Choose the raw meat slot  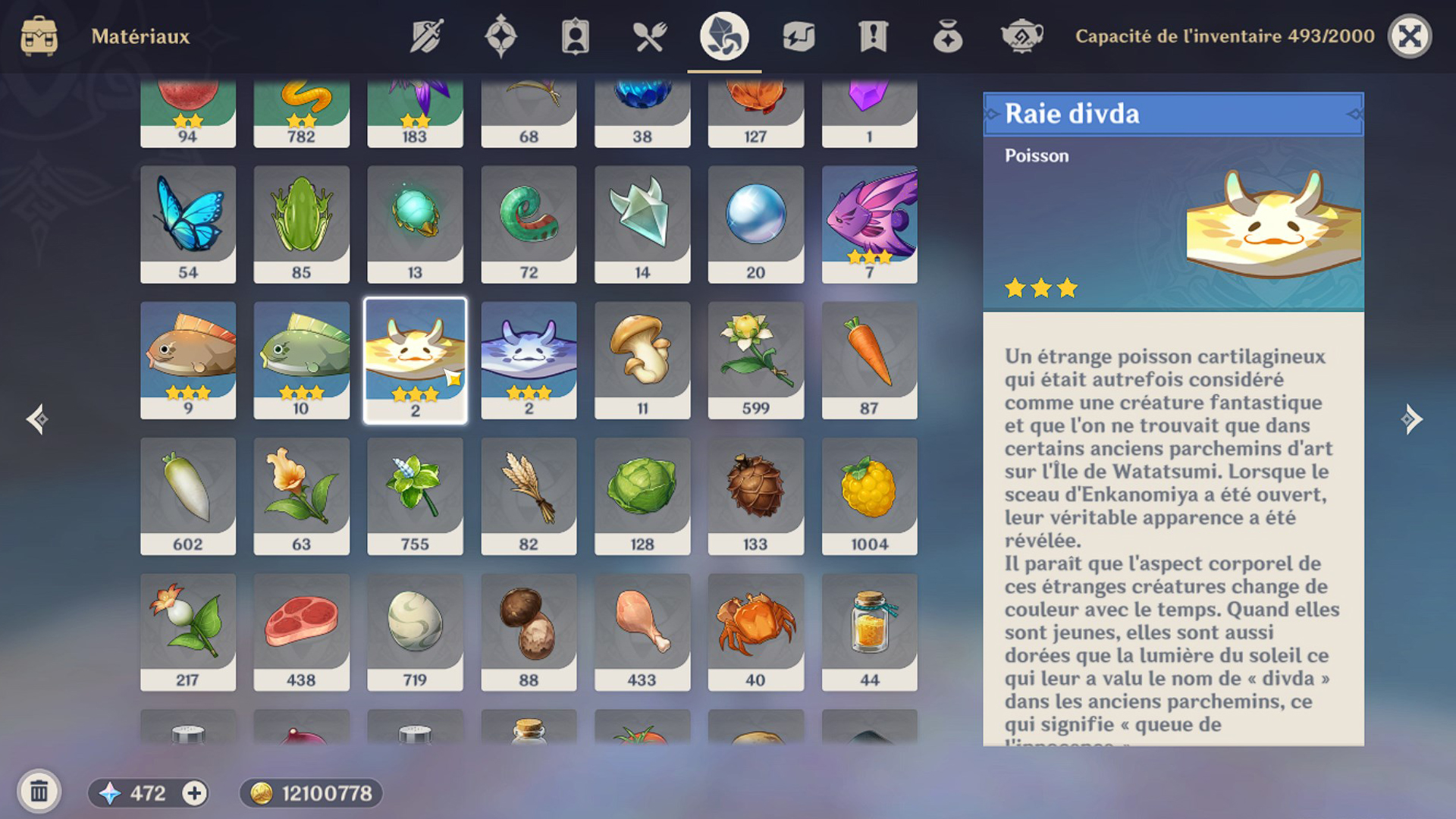point(301,631)
